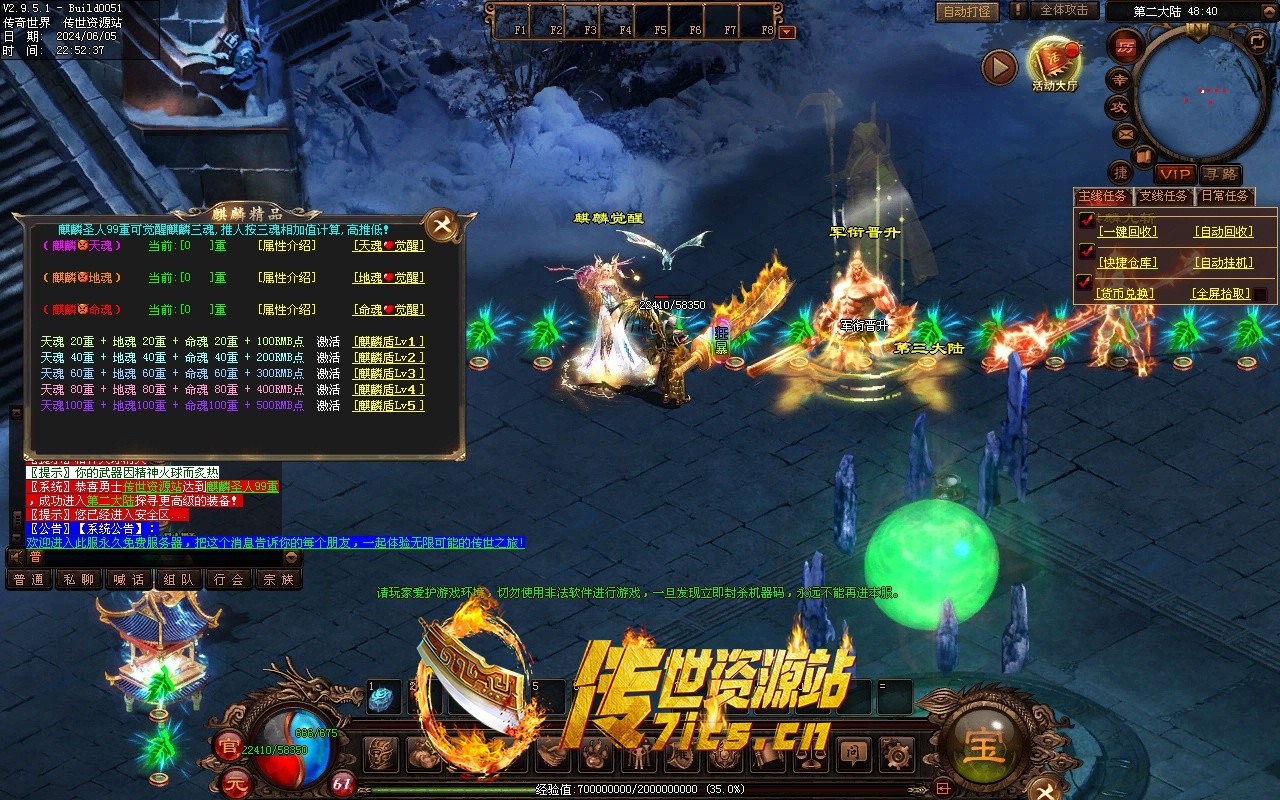Switch to the 日常任务 tab
This screenshot has height=800, width=1280.
[x=1224, y=196]
